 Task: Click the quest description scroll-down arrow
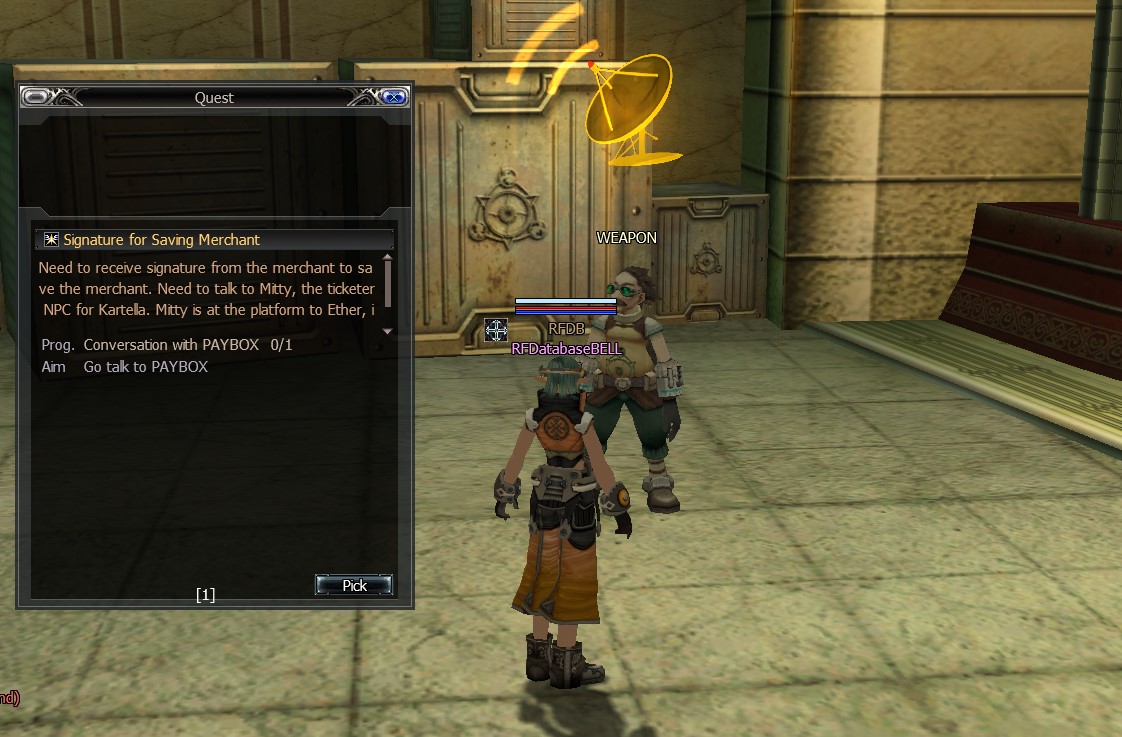point(388,331)
